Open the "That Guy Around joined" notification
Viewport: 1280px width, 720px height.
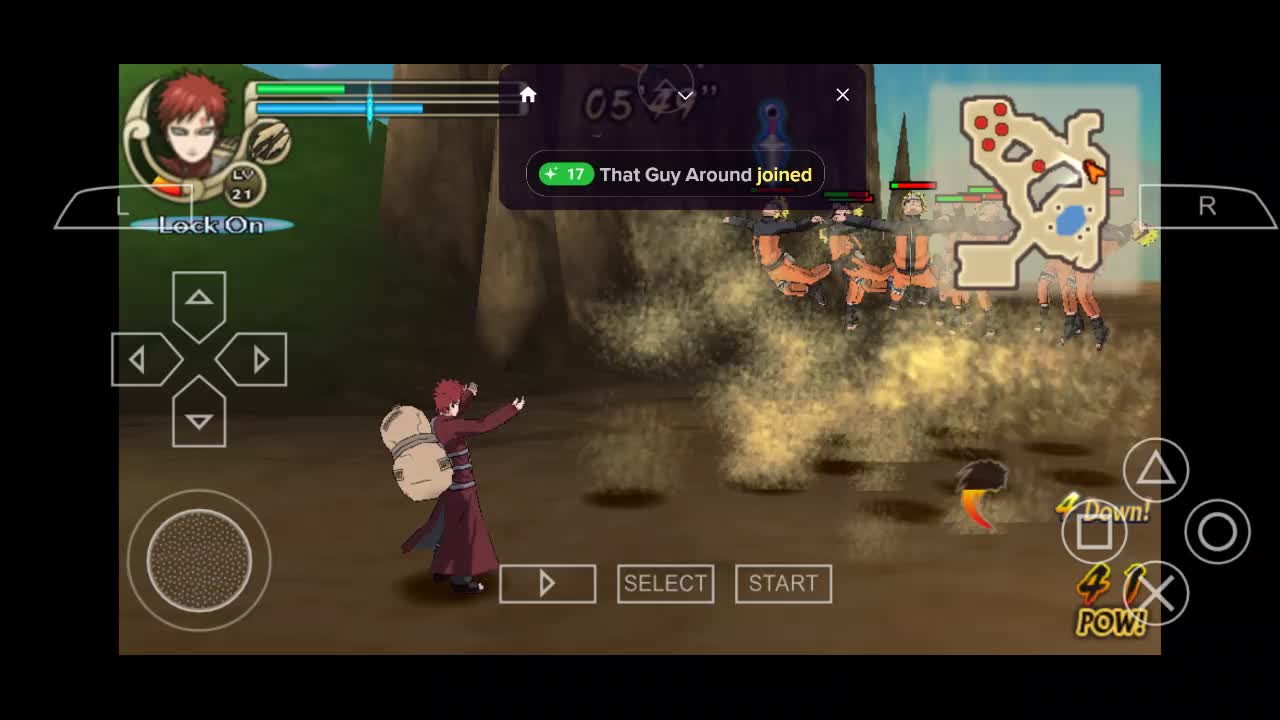pyautogui.click(x=675, y=175)
